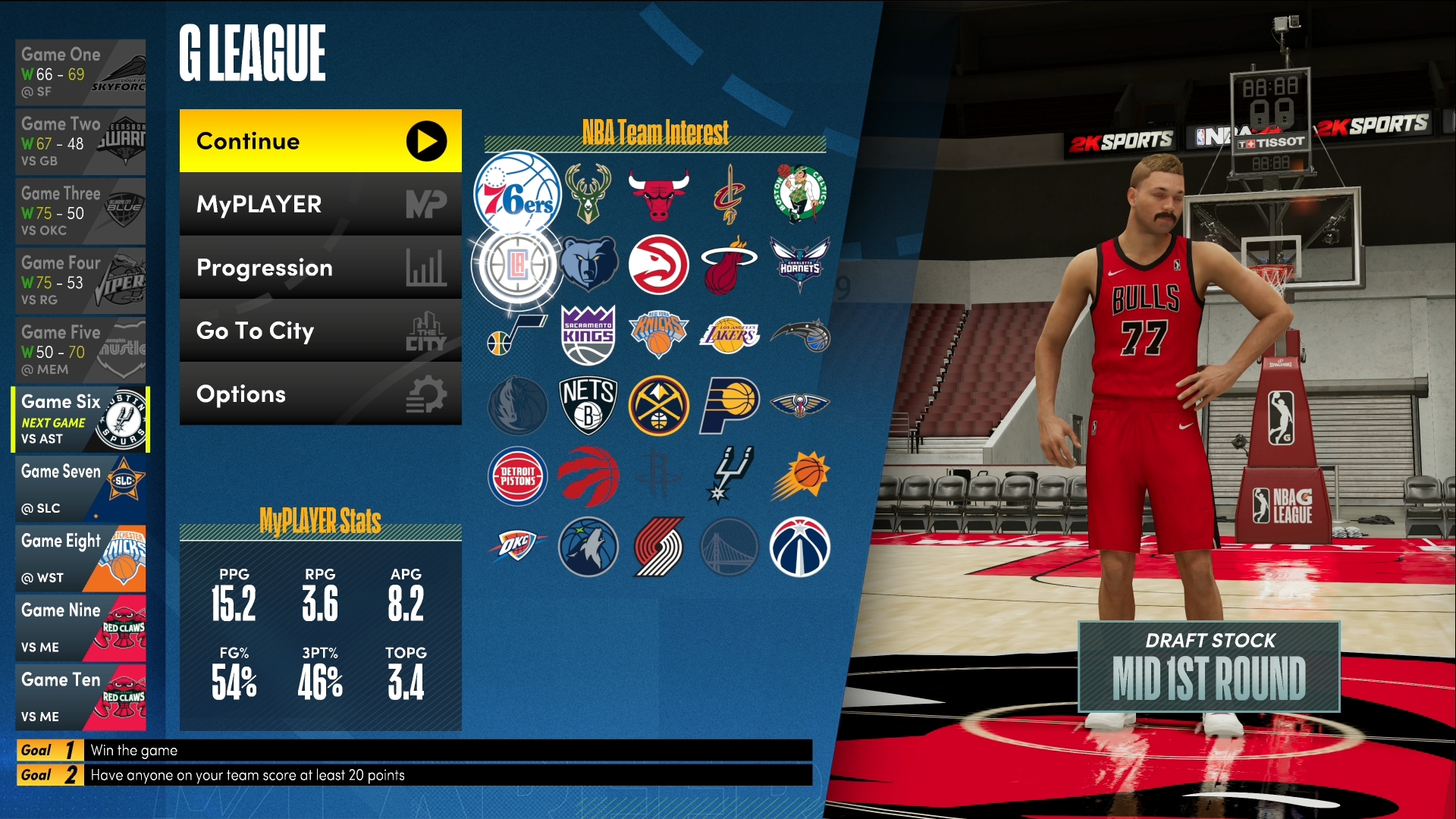Screen dimensions: 1456x819
Task: Select the Detroit Pistons logo
Action: (517, 476)
